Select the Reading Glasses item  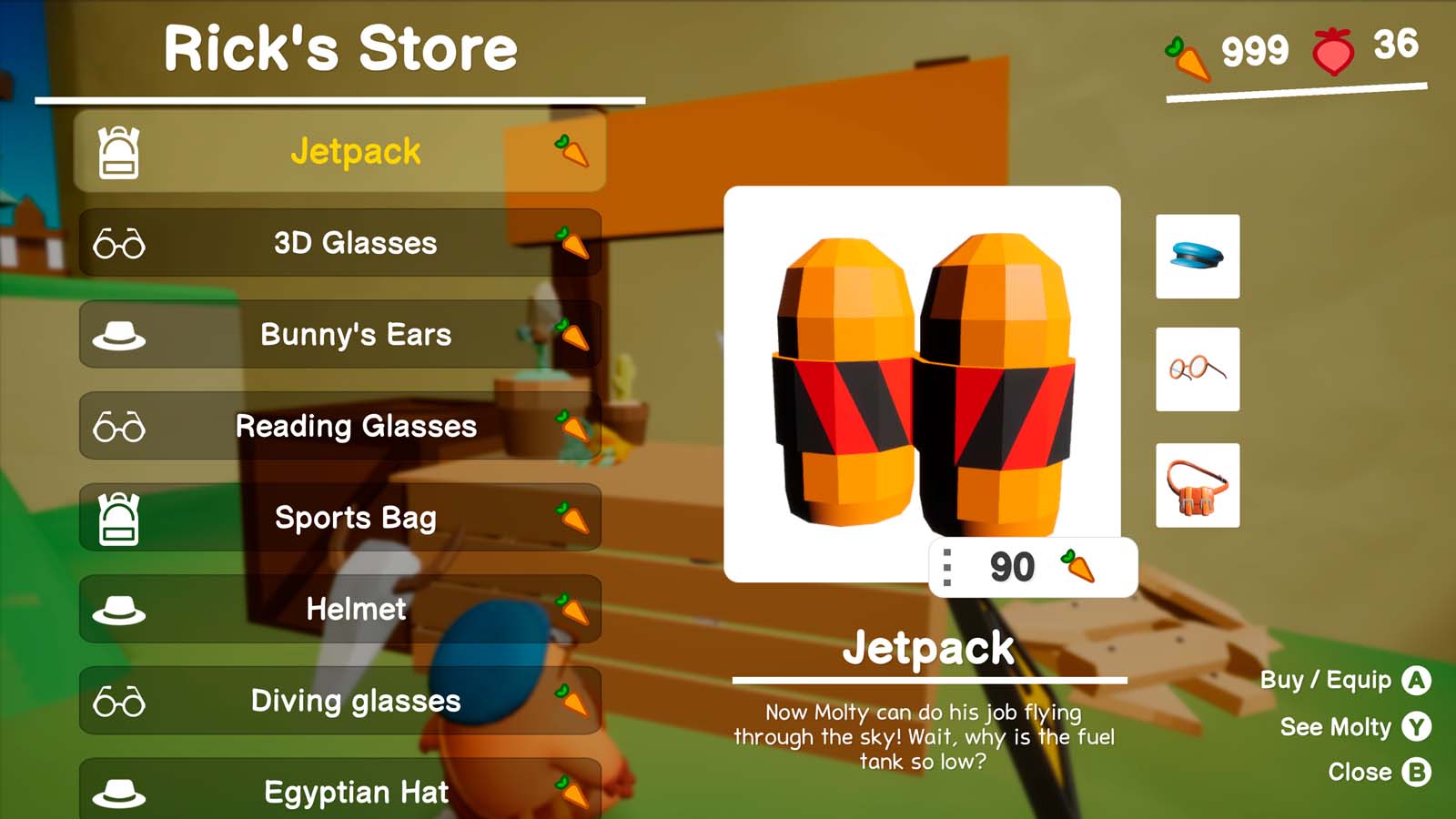355,426
